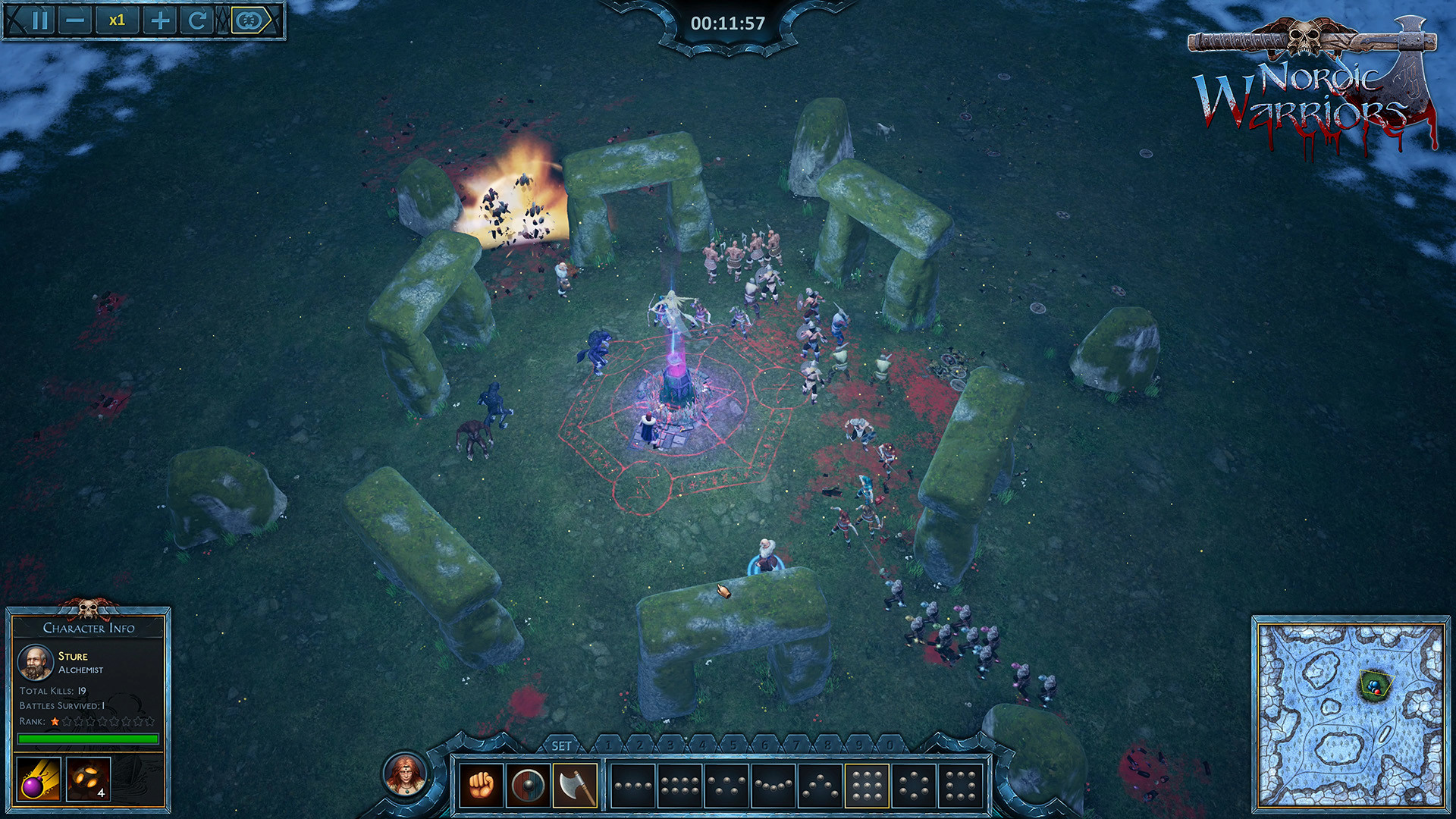The width and height of the screenshot is (1456, 819).
Task: Pick the V-shaped curved formation
Action: click(773, 786)
